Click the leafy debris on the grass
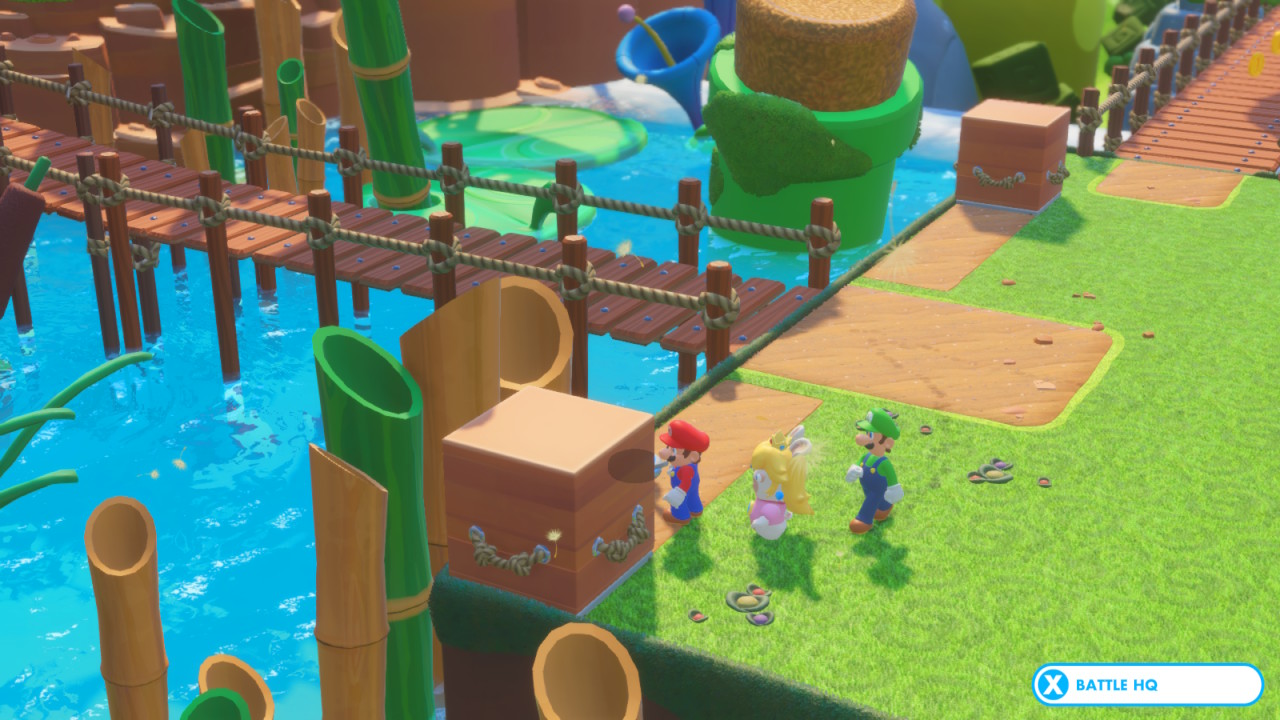The image size is (1280, 720). point(745,600)
